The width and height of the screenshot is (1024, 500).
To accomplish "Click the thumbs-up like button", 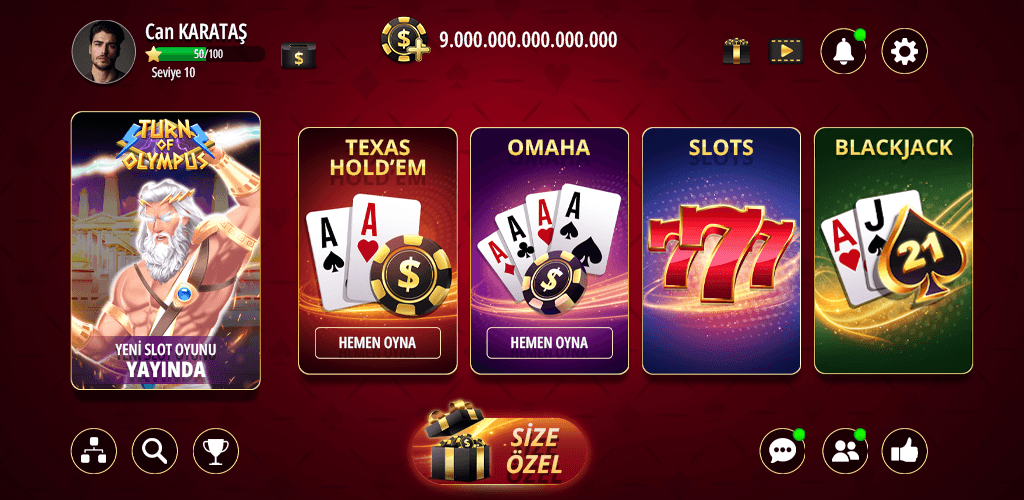I will (x=904, y=451).
